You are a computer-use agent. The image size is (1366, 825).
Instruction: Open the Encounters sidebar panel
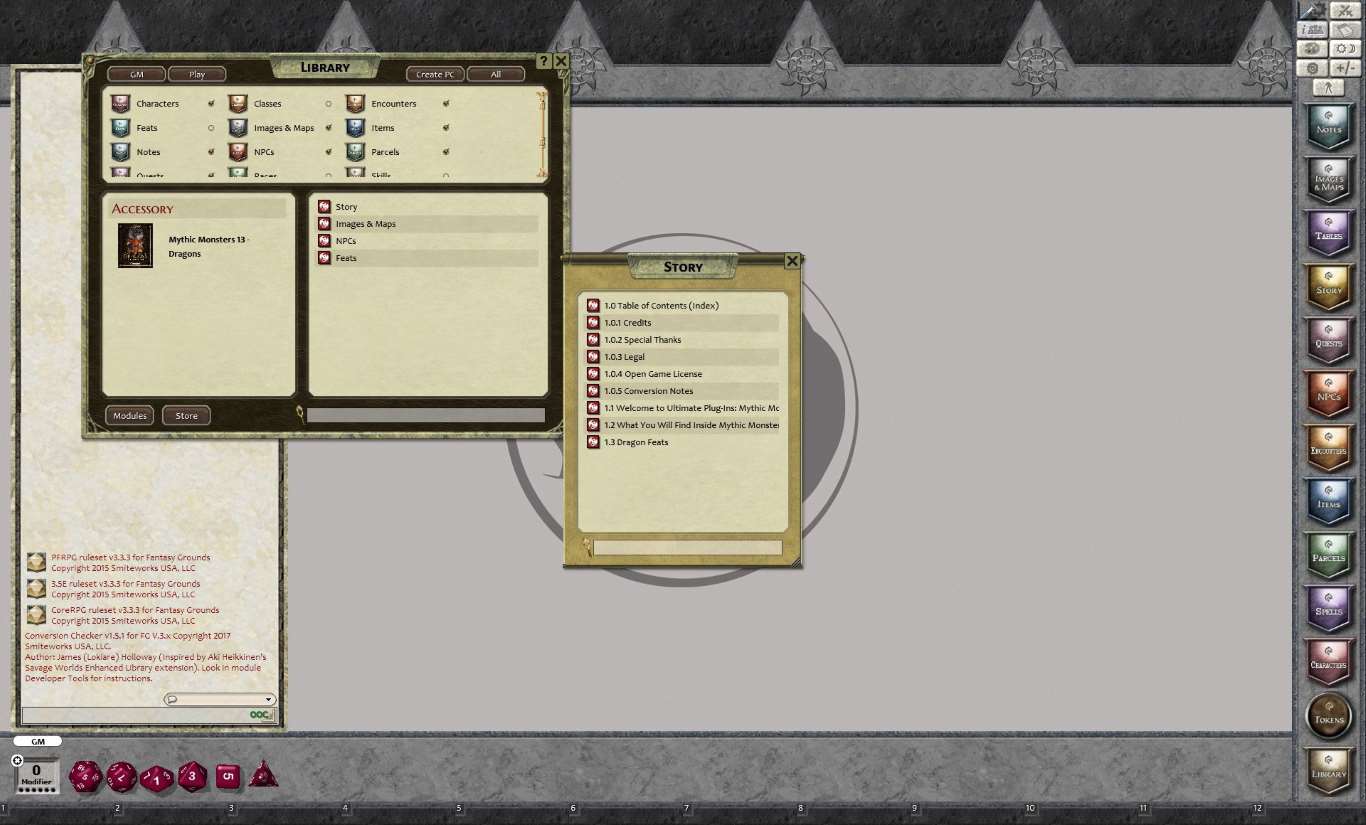pyautogui.click(x=1329, y=448)
